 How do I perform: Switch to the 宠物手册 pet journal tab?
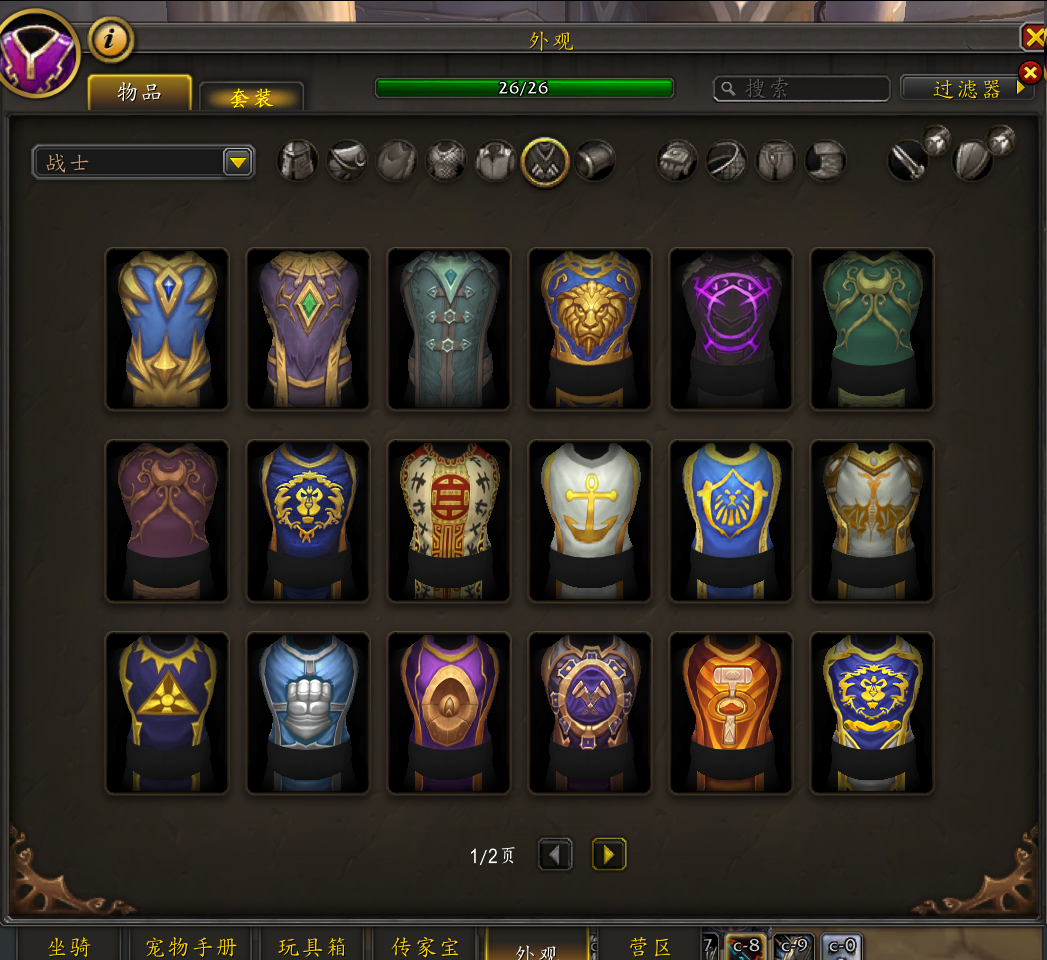point(191,946)
